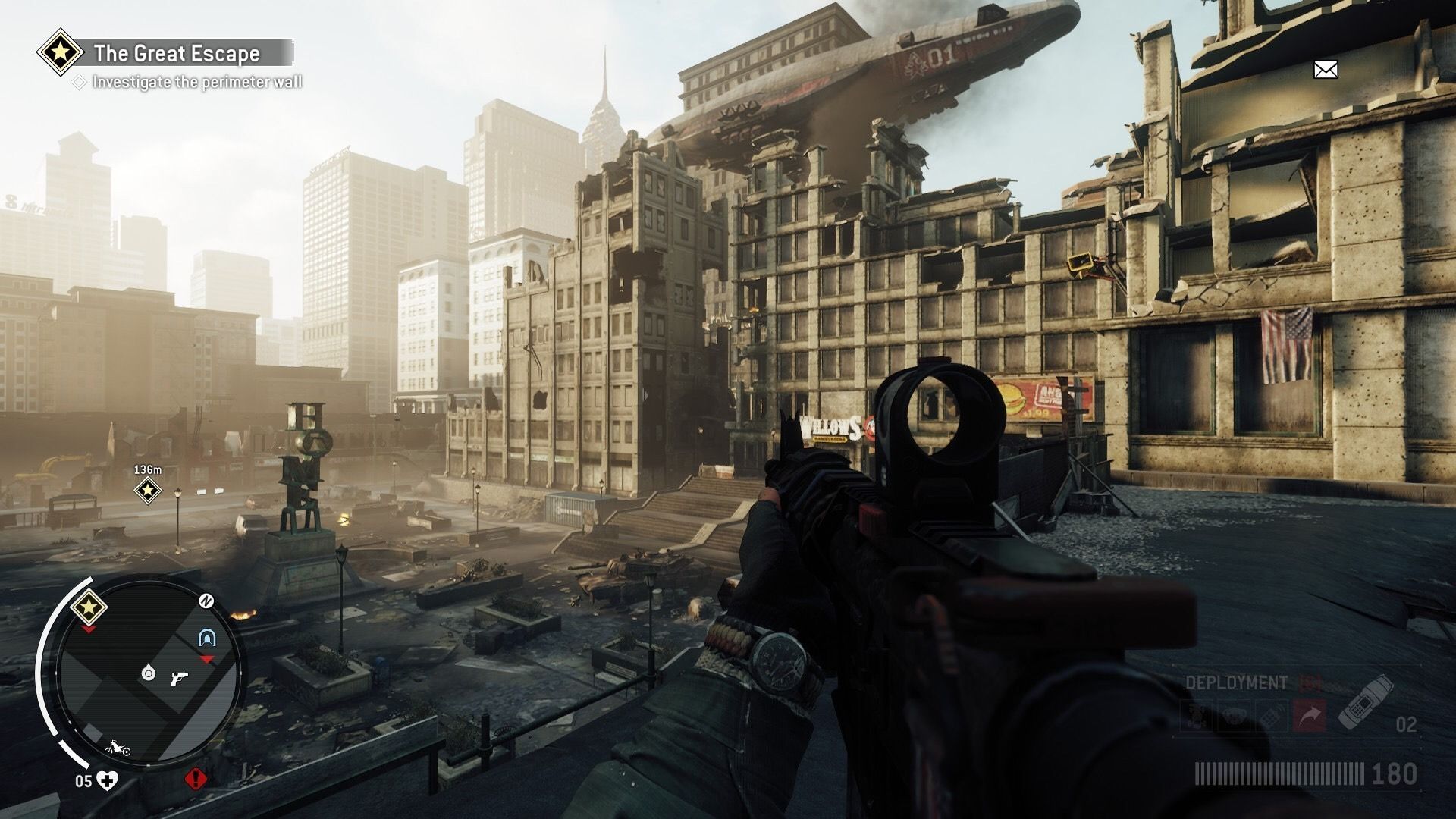The height and width of the screenshot is (819, 1456).
Task: Select the gold star objective on minimap
Action: 89,607
